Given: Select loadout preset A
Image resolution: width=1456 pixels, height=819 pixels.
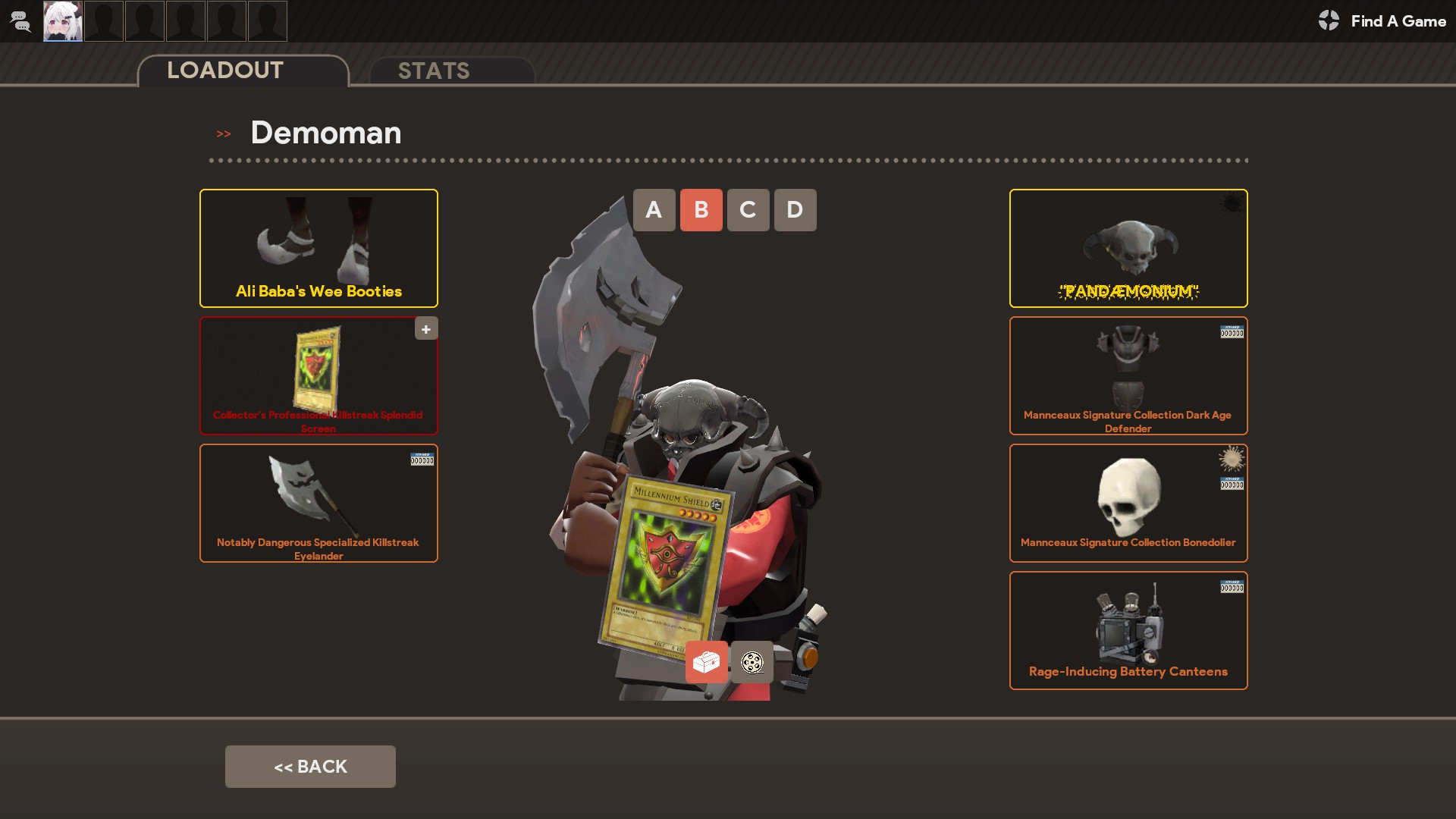Looking at the screenshot, I should pos(654,210).
